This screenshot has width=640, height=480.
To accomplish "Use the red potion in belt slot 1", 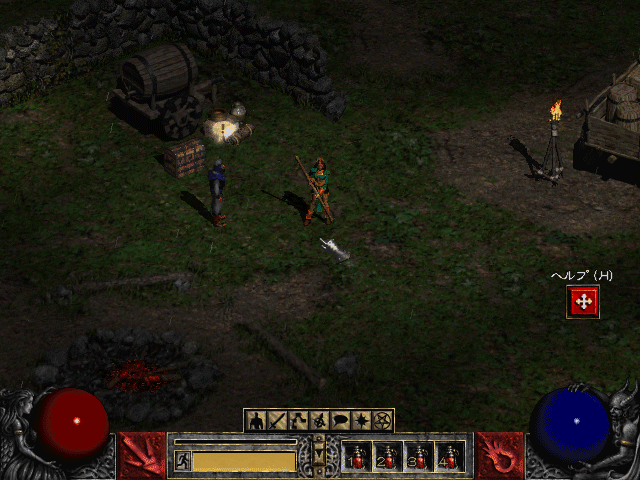I will point(357,457).
